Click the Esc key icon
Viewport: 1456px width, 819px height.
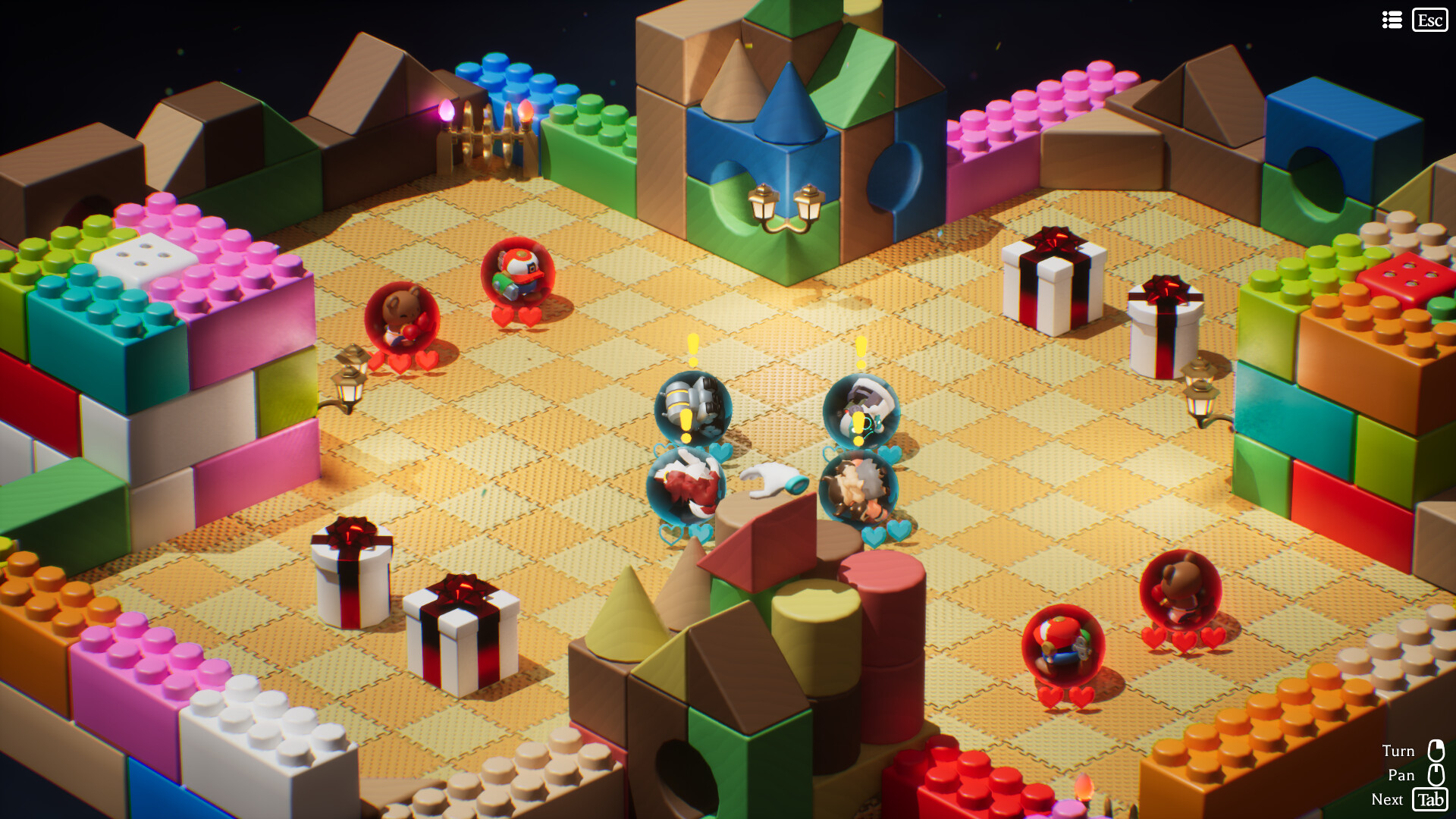point(1429,20)
